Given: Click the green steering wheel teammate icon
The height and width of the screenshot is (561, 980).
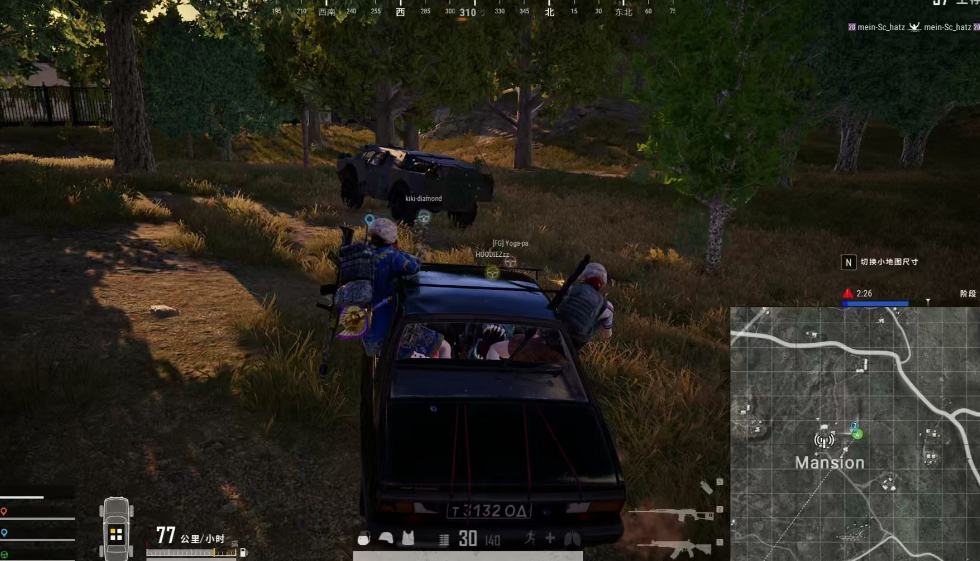Looking at the screenshot, I should tap(4, 553).
